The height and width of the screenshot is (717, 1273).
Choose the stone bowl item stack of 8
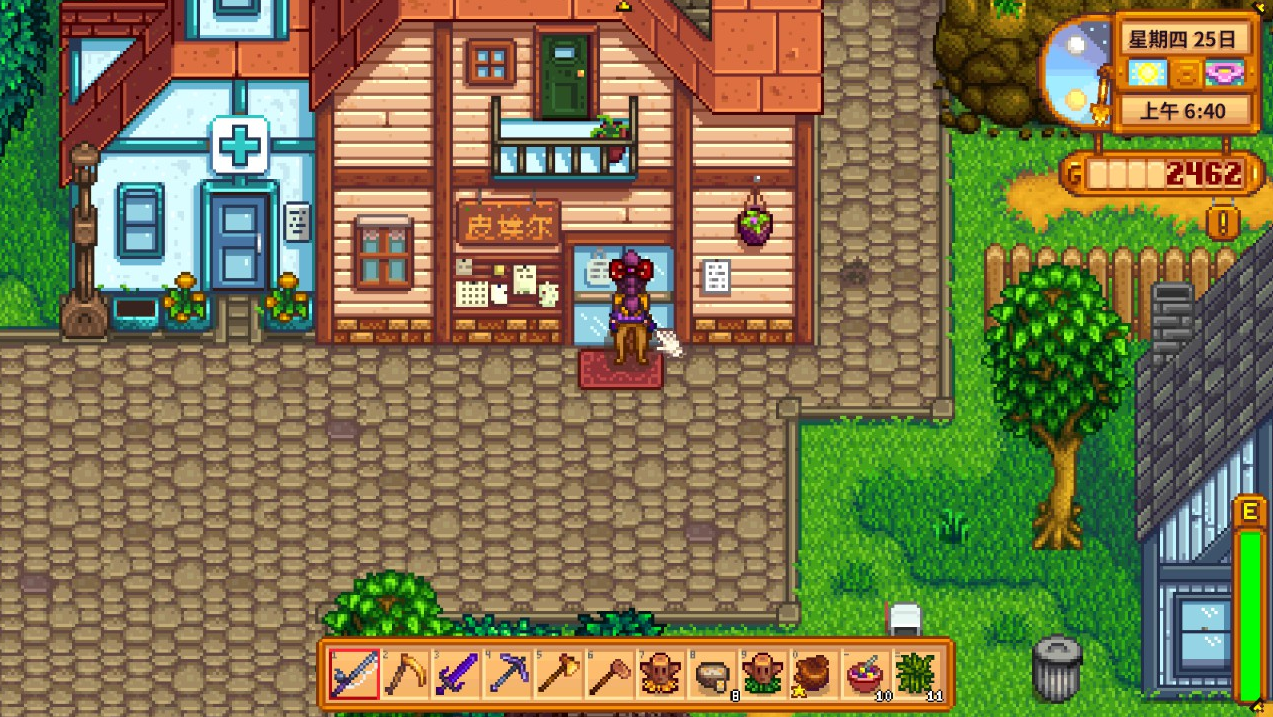[x=713, y=674]
